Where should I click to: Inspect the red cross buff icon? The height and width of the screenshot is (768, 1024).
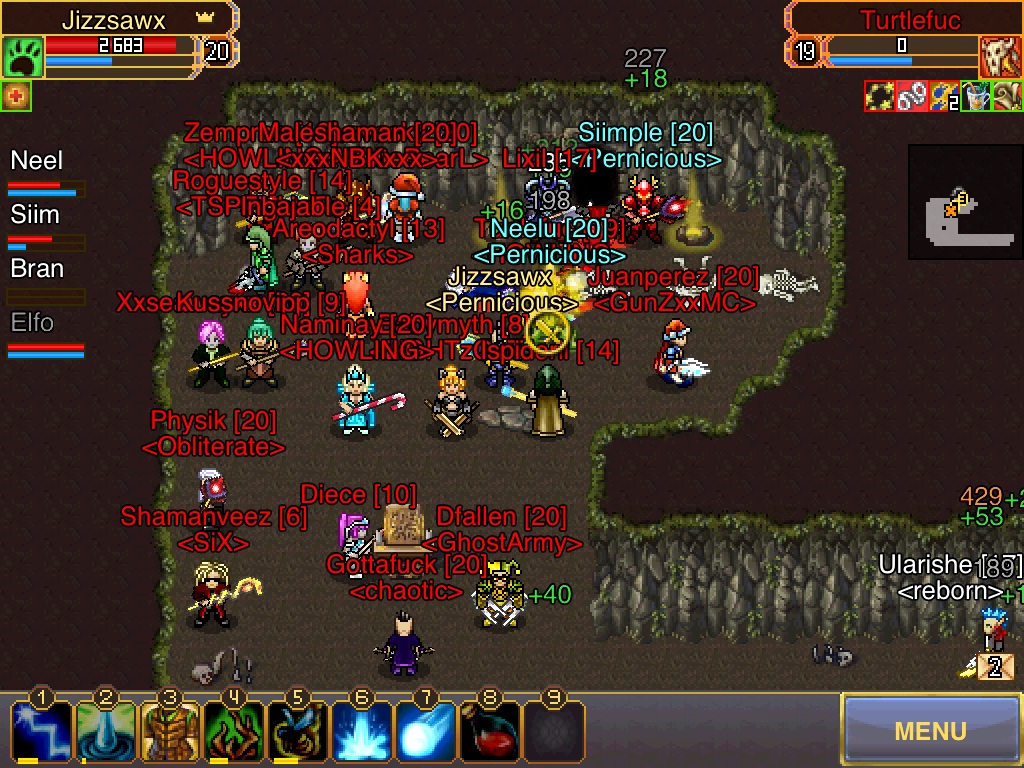click(x=16, y=96)
